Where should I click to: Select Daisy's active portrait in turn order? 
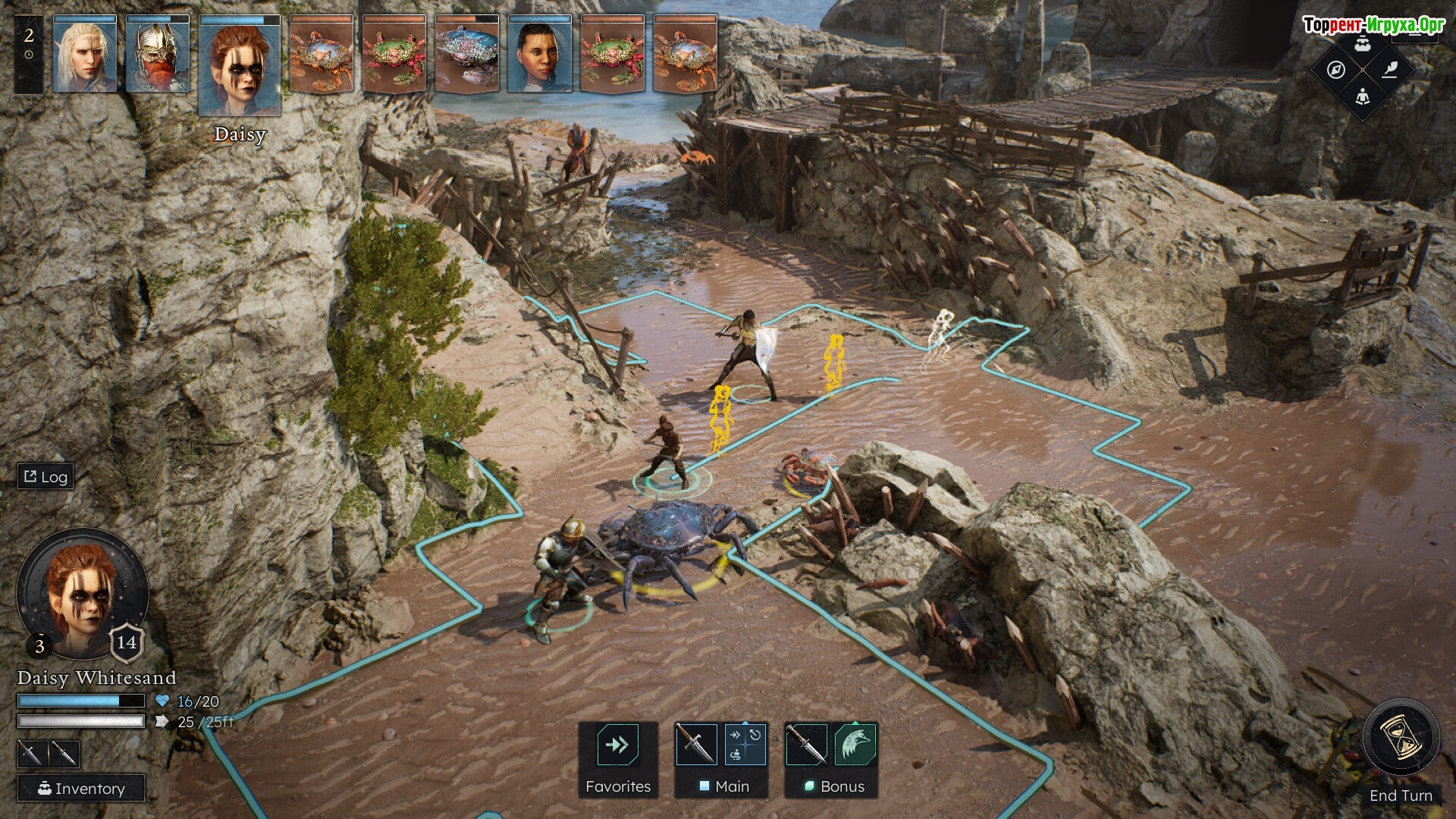240,67
